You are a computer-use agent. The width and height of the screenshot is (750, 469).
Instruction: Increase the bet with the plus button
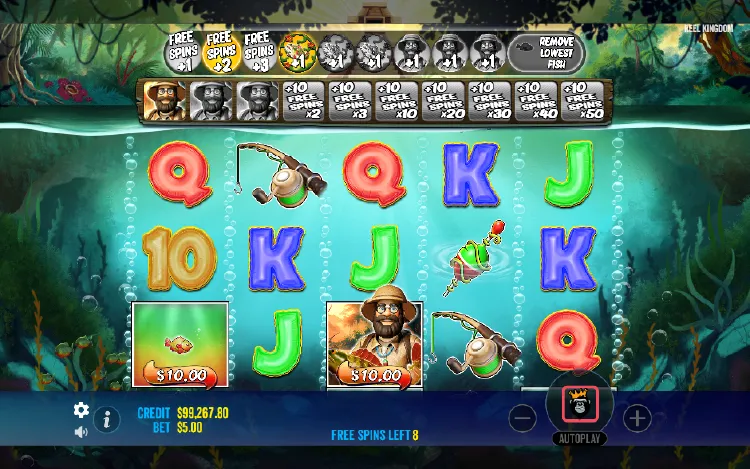[x=637, y=418]
